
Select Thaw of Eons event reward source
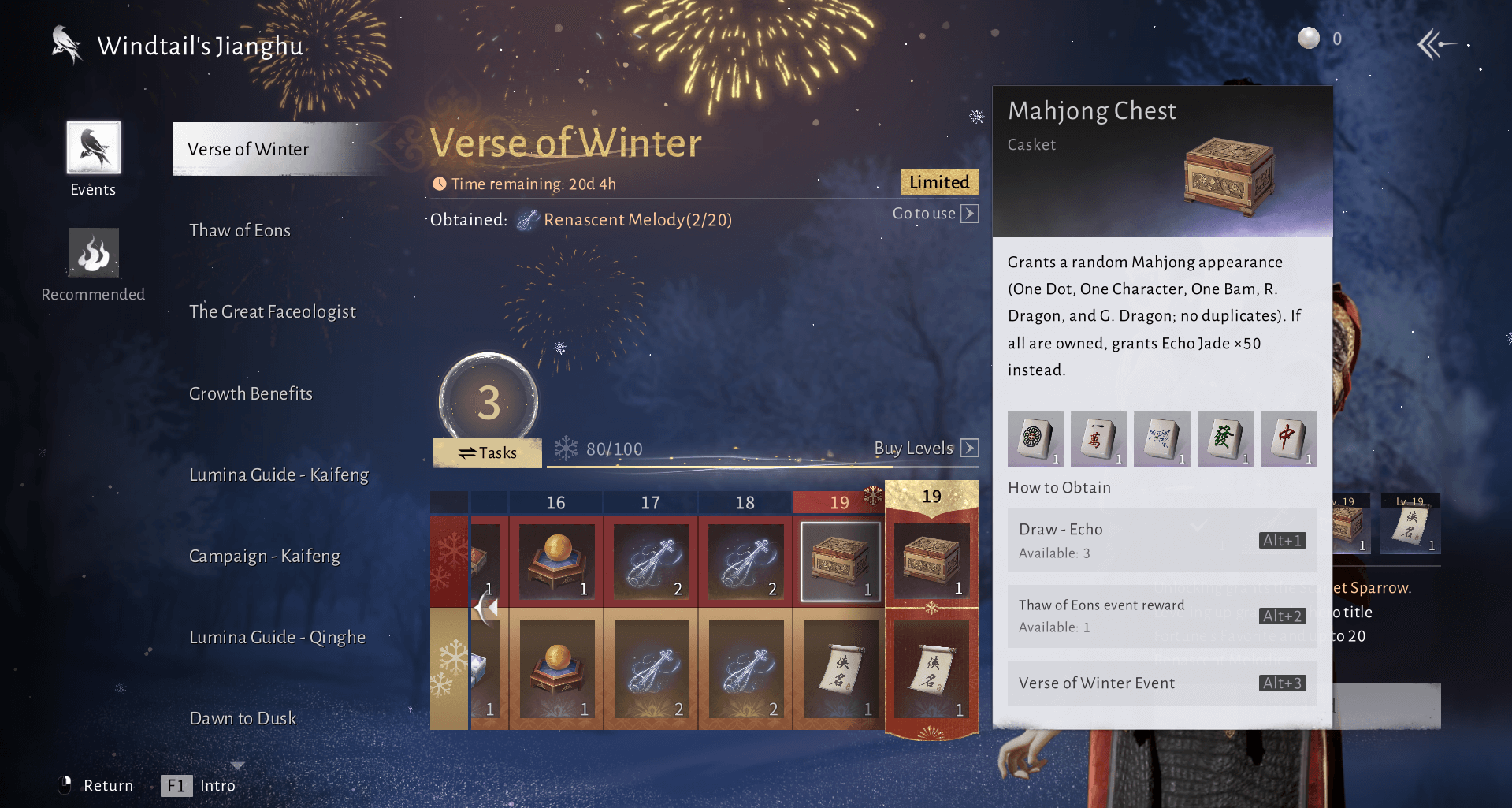pyautogui.click(x=1161, y=616)
